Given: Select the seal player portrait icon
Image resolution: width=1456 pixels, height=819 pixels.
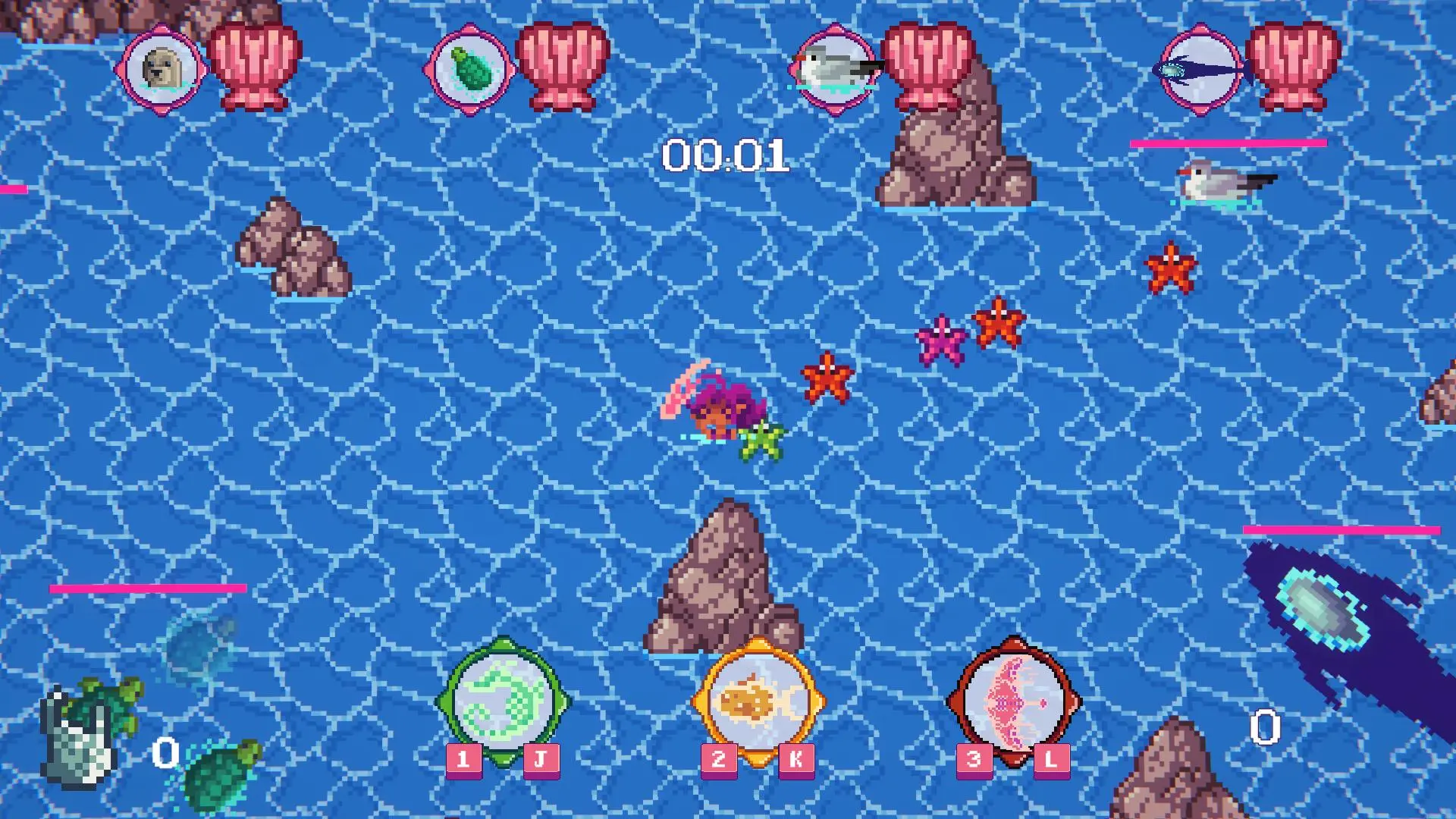Looking at the screenshot, I should pyautogui.click(x=162, y=70).
